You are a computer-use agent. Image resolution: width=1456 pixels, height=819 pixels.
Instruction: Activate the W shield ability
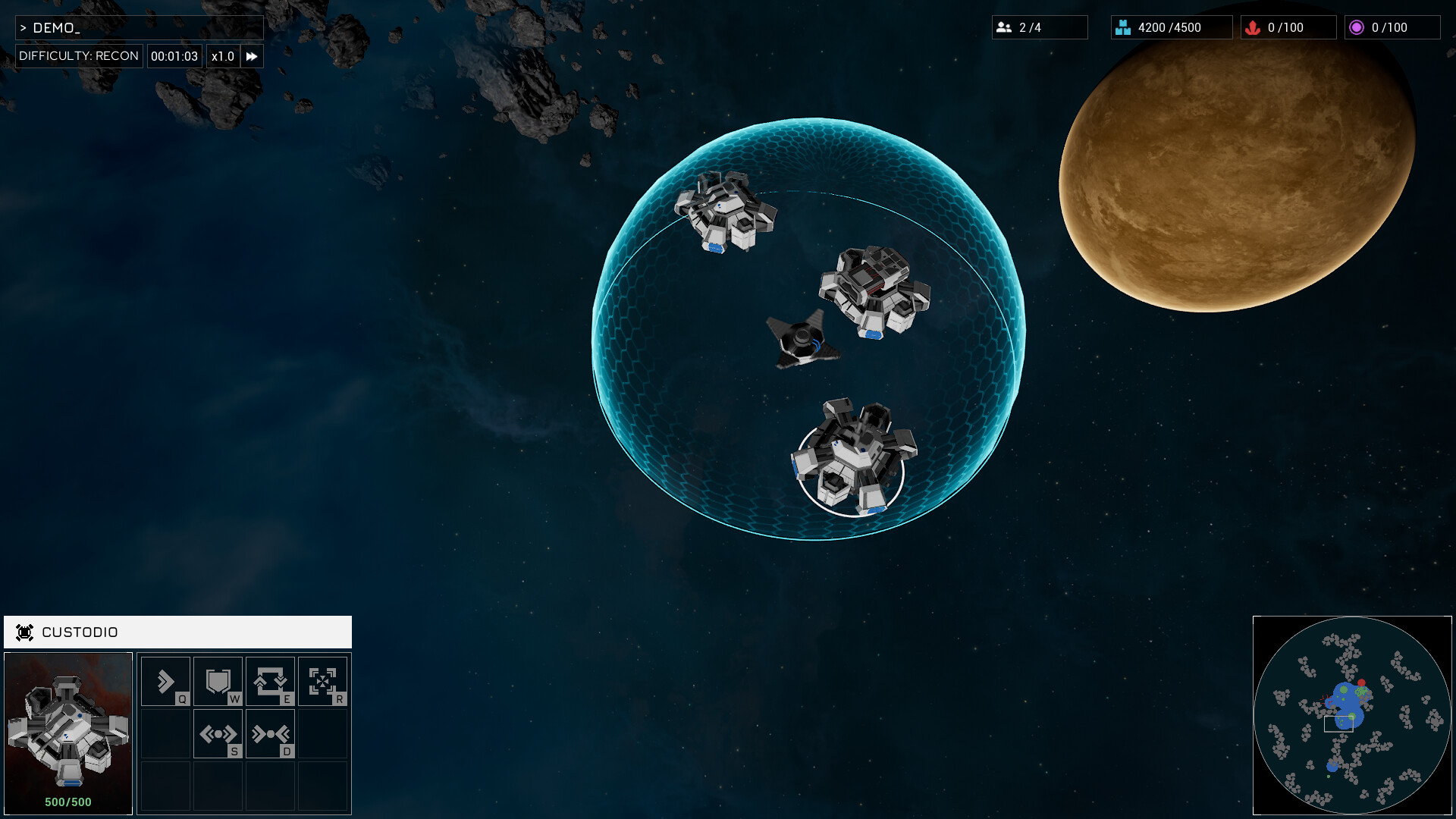click(218, 681)
